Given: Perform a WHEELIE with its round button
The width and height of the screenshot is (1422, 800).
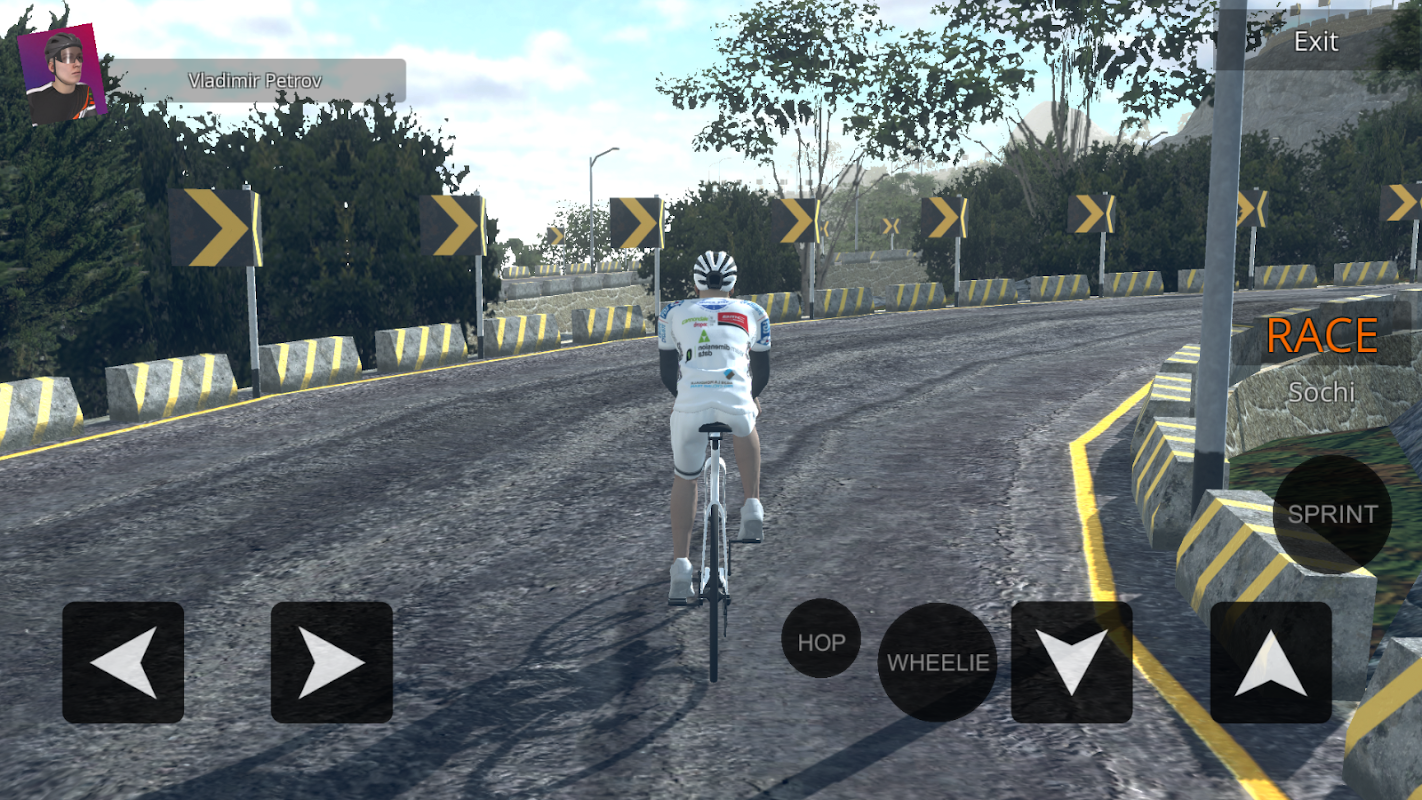Looking at the screenshot, I should (x=937, y=662).
